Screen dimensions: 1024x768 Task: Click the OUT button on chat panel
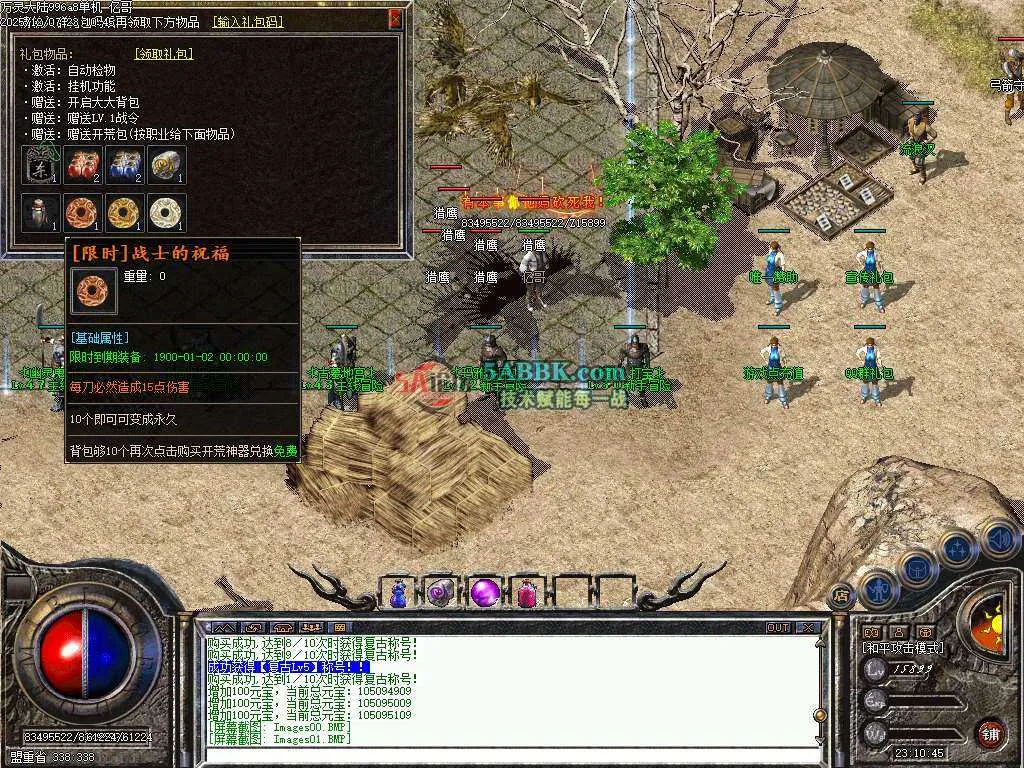pyautogui.click(x=778, y=628)
